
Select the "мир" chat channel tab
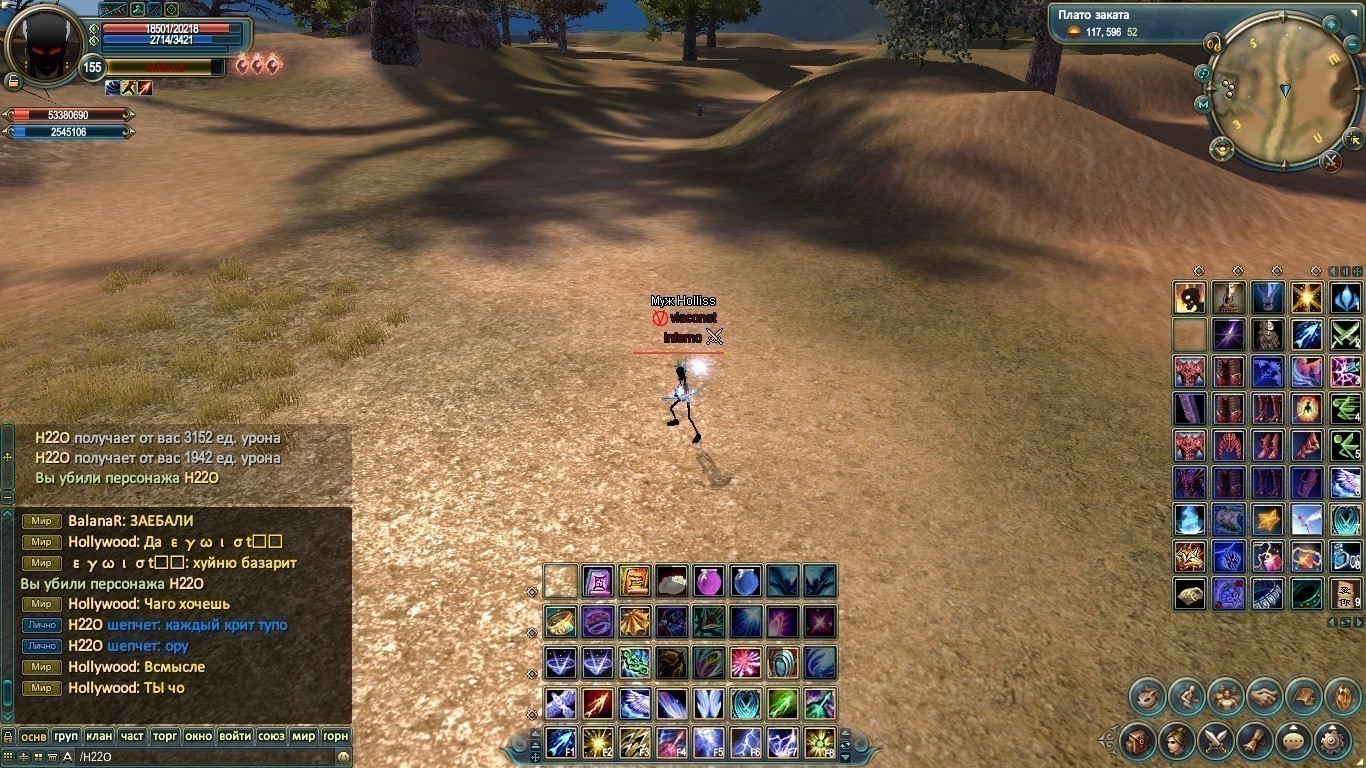click(303, 736)
